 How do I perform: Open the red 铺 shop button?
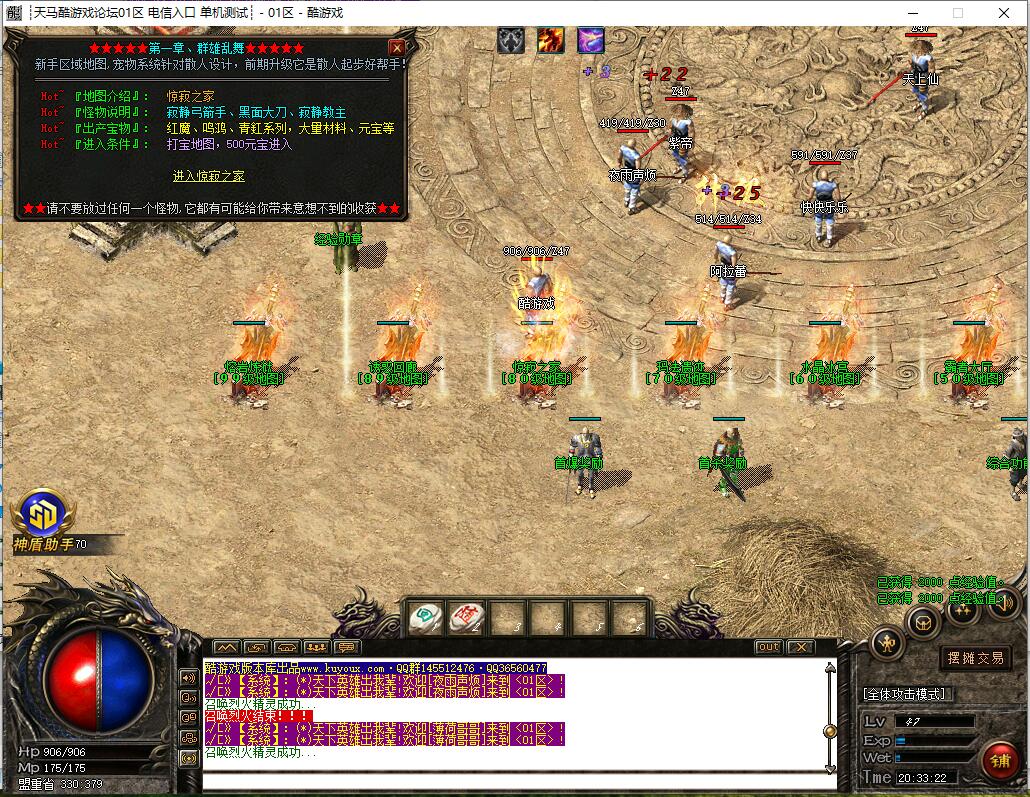click(x=998, y=760)
